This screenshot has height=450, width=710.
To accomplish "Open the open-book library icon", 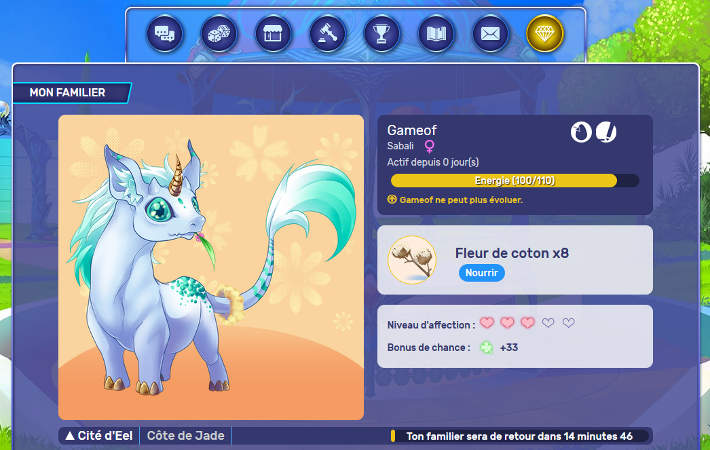I will [x=435, y=33].
